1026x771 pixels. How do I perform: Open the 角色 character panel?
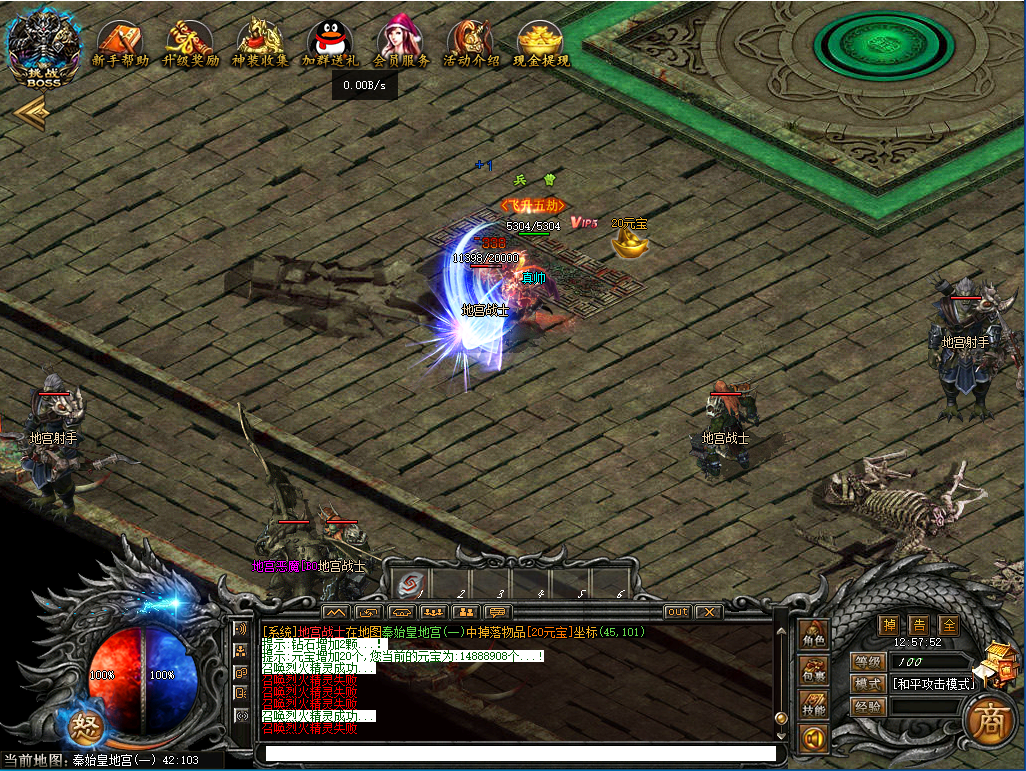click(x=813, y=636)
